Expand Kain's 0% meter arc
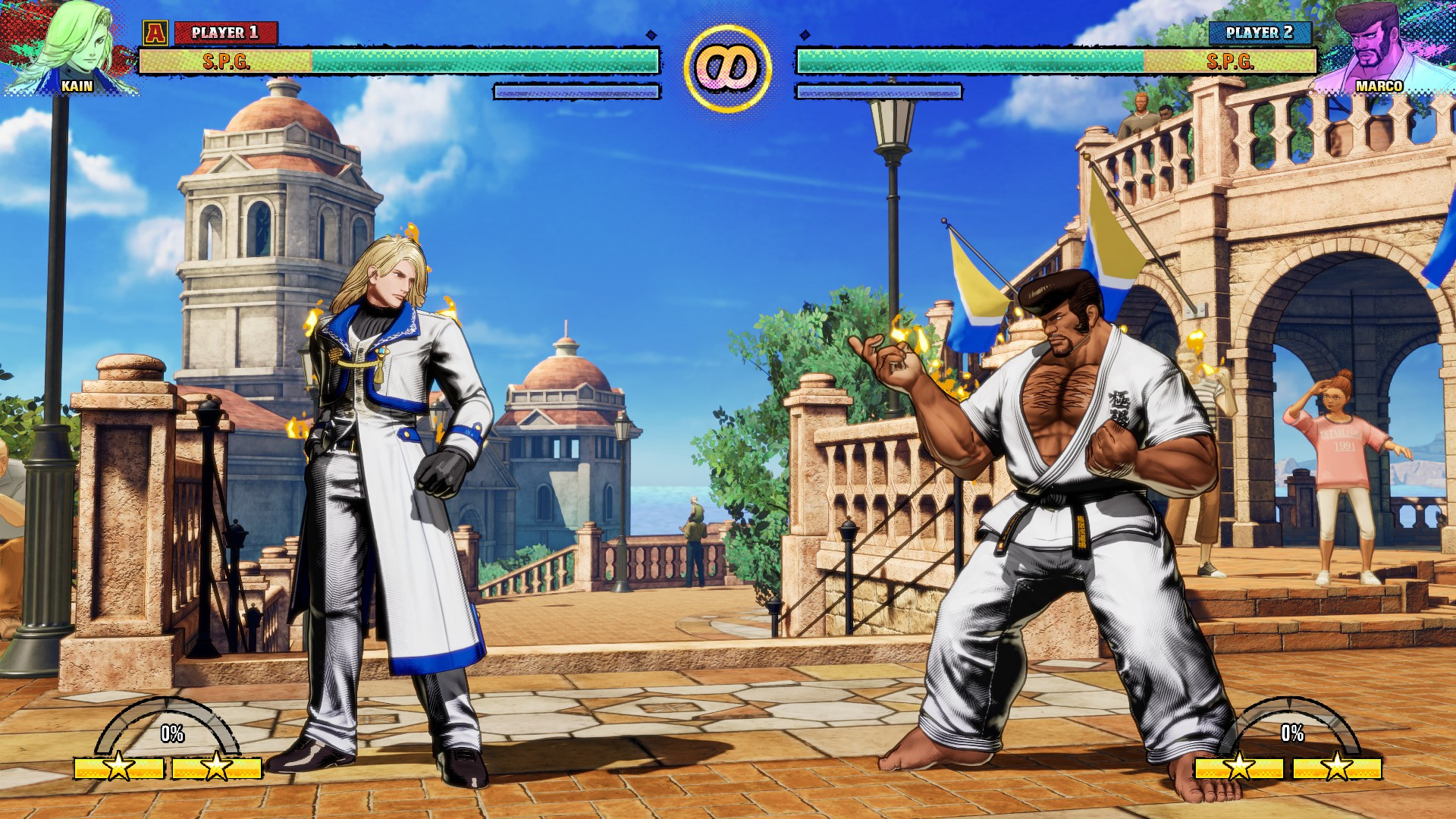The image size is (1456, 819). point(171,733)
